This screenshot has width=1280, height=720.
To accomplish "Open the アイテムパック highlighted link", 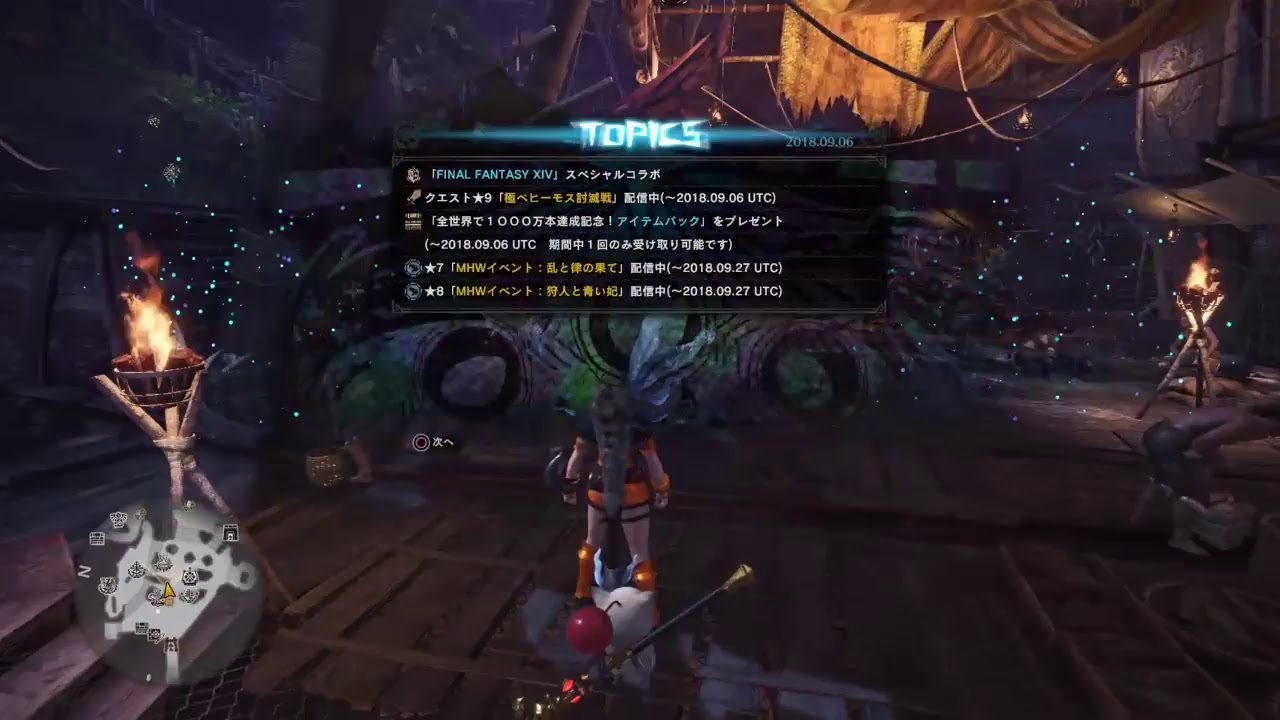I will (655, 222).
